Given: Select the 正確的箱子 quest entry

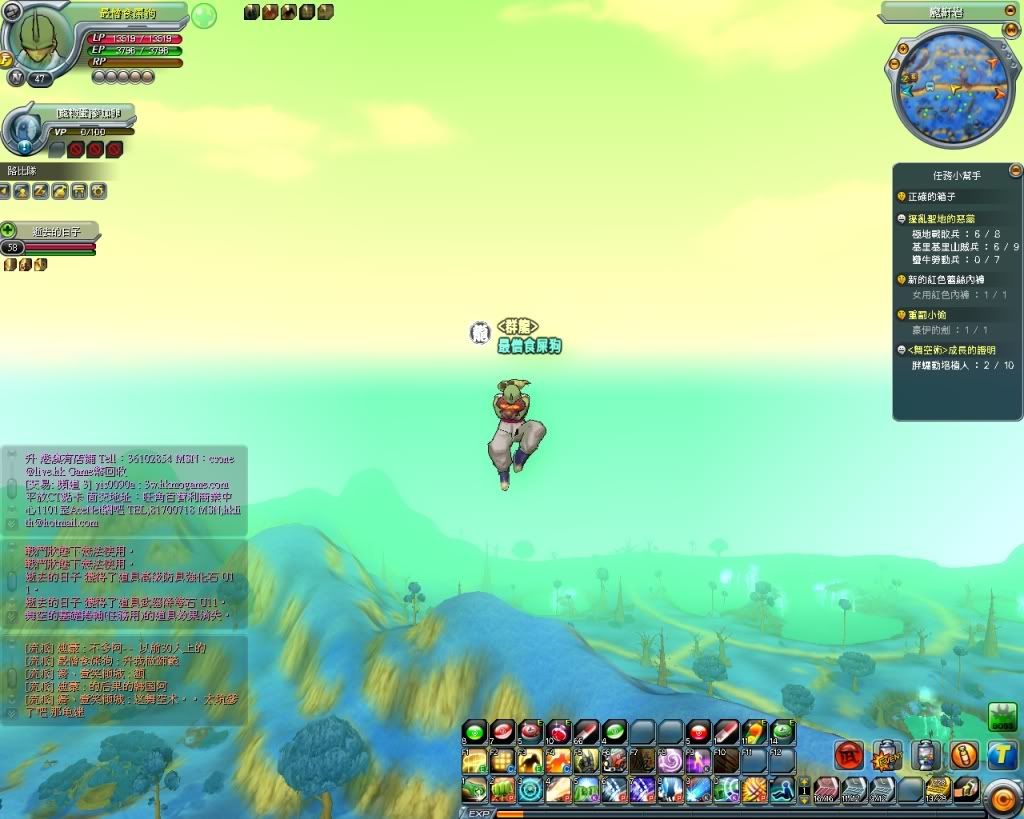Looking at the screenshot, I should point(932,197).
